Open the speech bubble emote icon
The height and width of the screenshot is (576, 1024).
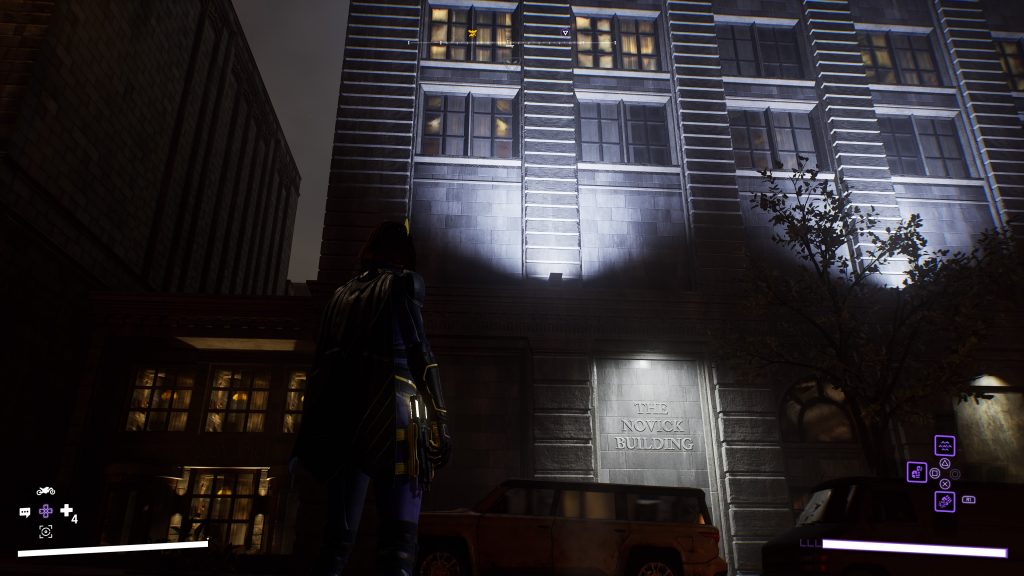(x=25, y=512)
